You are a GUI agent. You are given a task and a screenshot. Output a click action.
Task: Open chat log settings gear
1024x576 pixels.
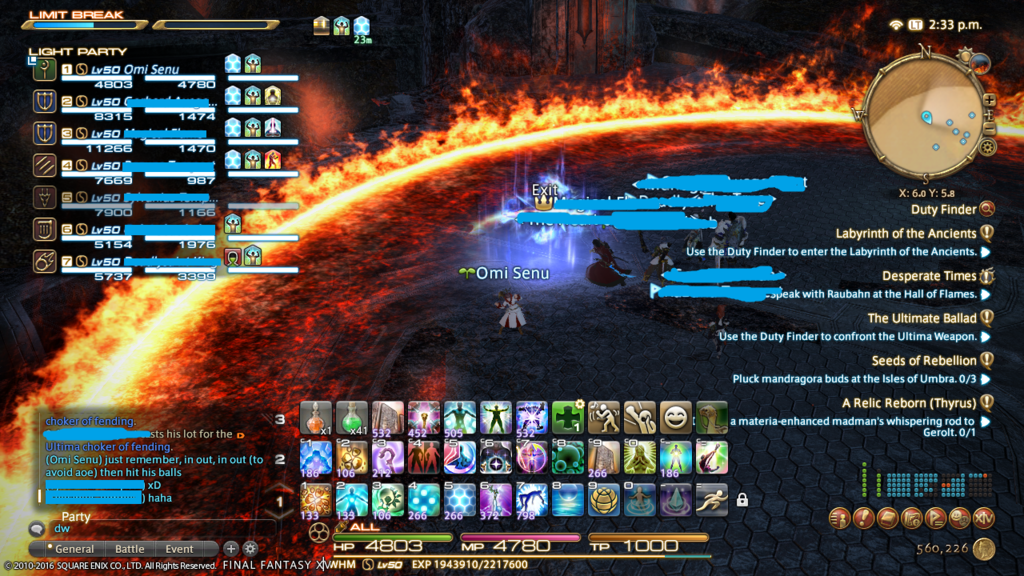[x=250, y=548]
